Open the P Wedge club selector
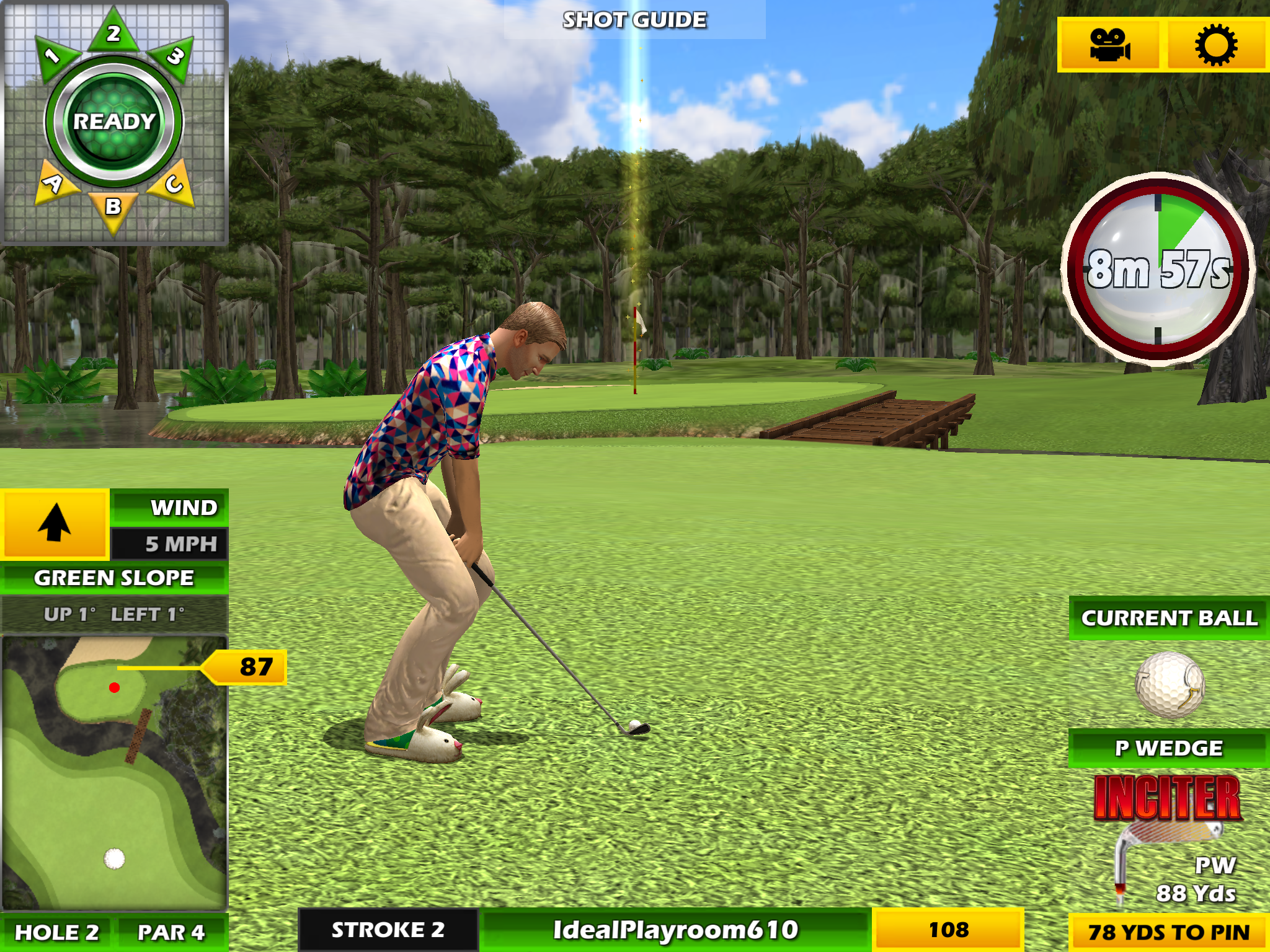Screen dimensions: 1270x952 pos(1169,749)
